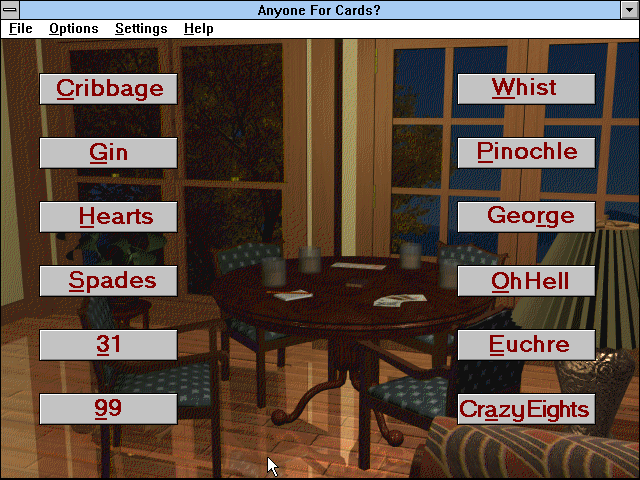
Task: Start the Pinochle game
Action: [526, 152]
